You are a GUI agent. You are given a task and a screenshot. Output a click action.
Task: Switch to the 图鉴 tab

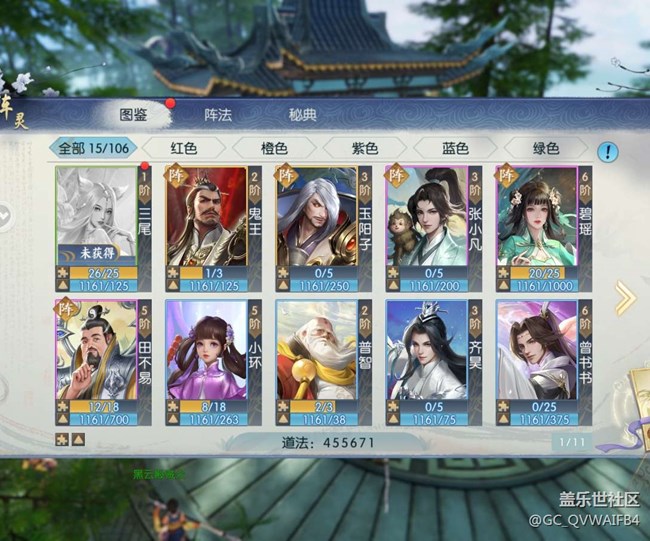(x=134, y=115)
